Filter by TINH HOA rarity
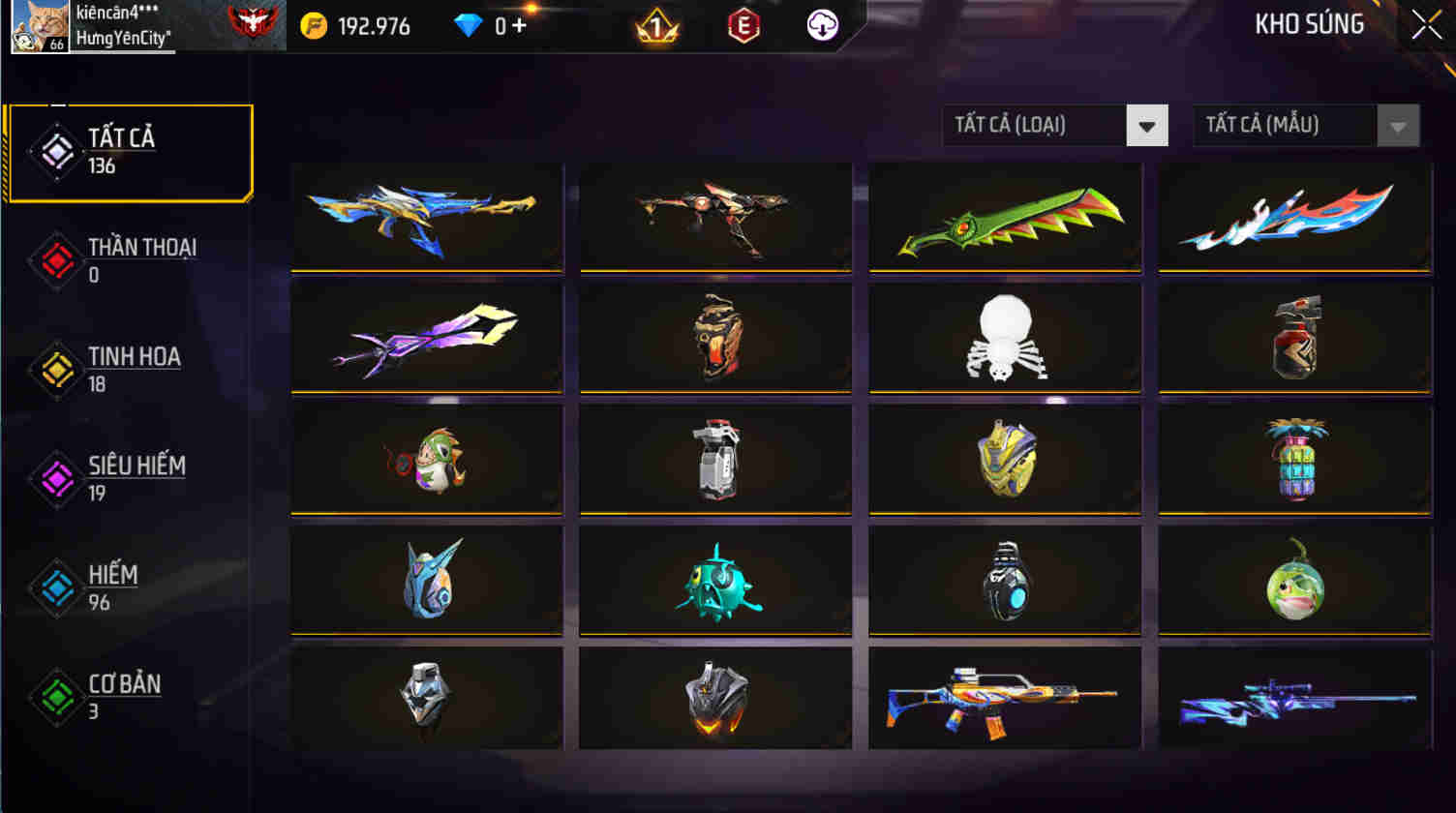Viewport: 1456px width, 813px height. click(x=56, y=369)
